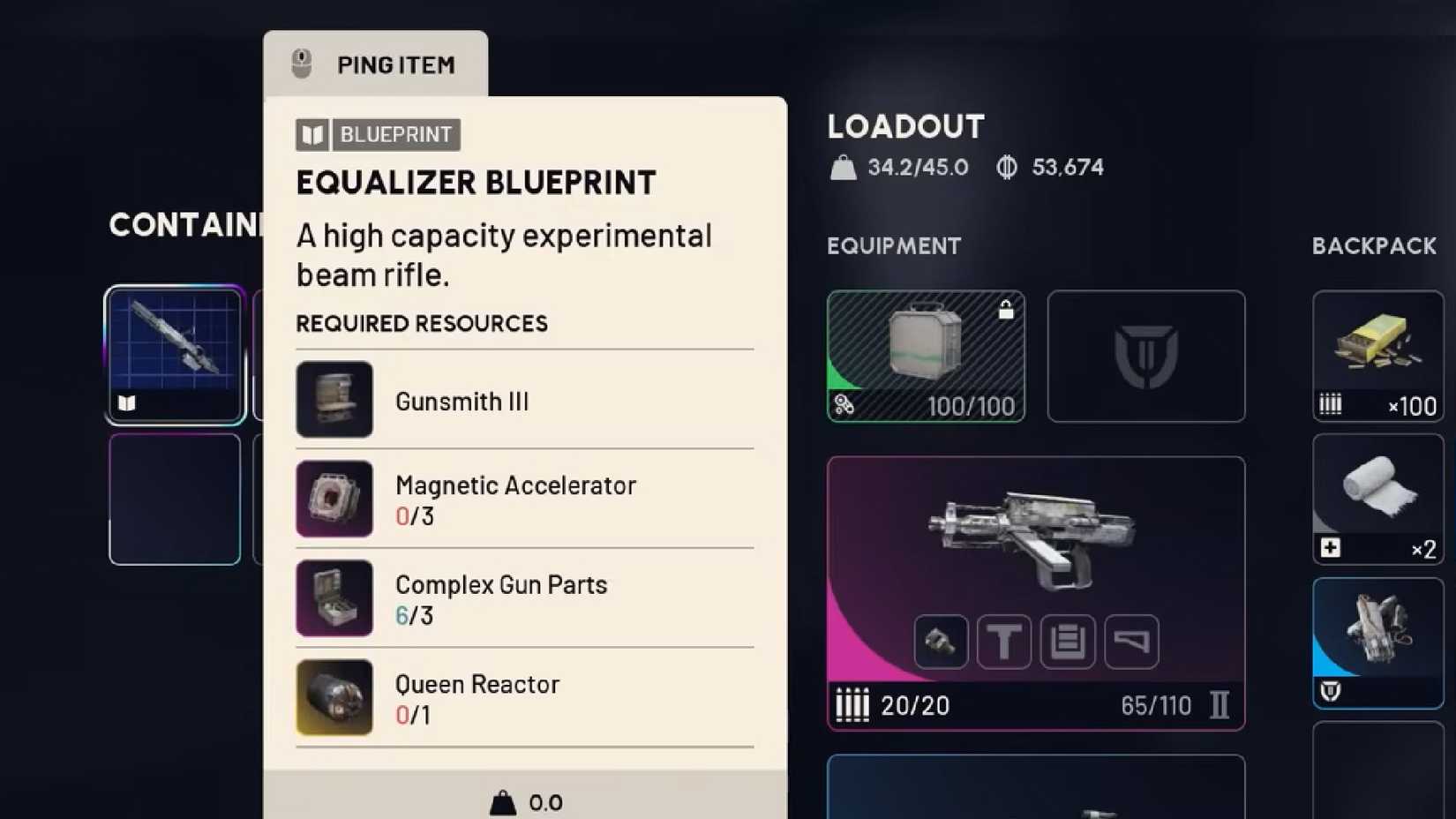Select the BACKPACK section header
Screen dimensions: 1456x819
coord(1373,246)
